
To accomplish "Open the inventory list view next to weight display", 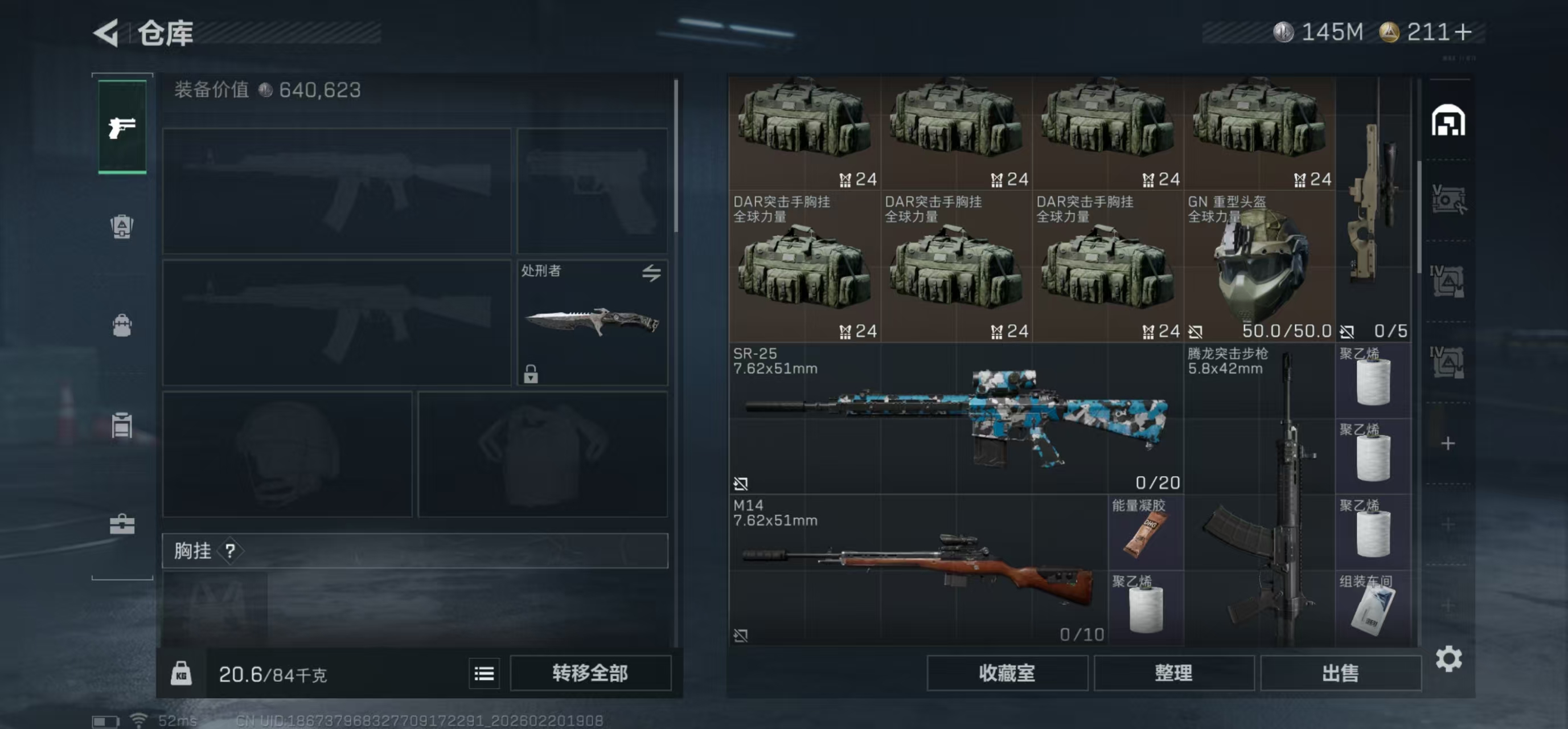I will 484,673.
